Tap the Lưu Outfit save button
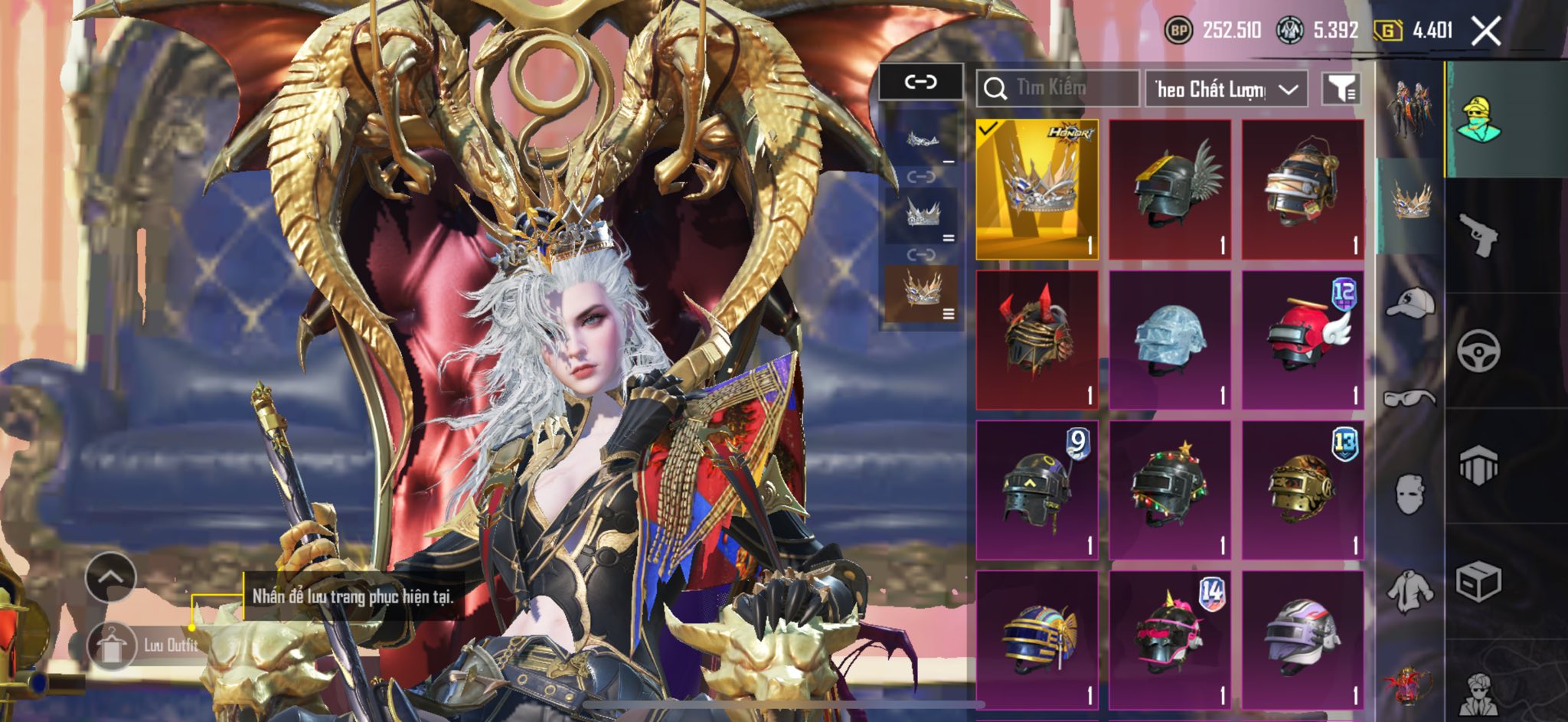 point(145,645)
